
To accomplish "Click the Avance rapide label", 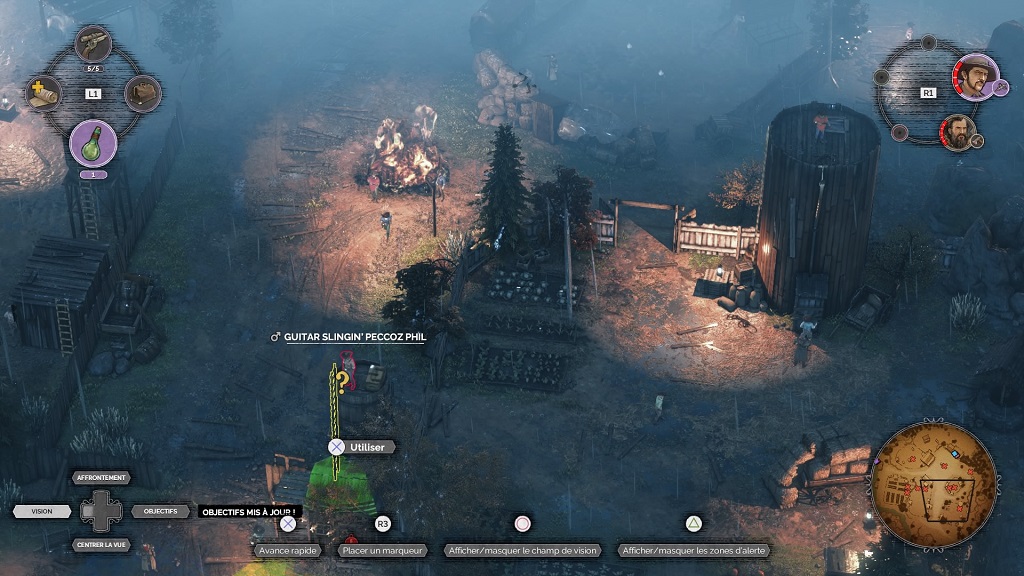I will 287,550.
